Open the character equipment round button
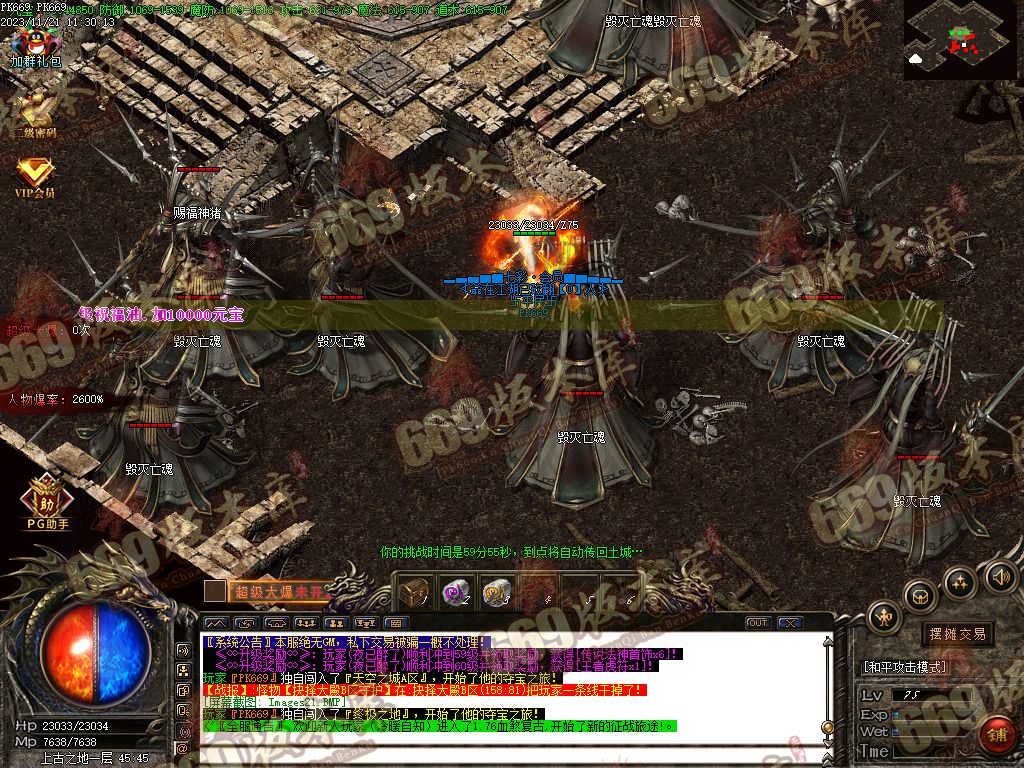 pos(884,617)
